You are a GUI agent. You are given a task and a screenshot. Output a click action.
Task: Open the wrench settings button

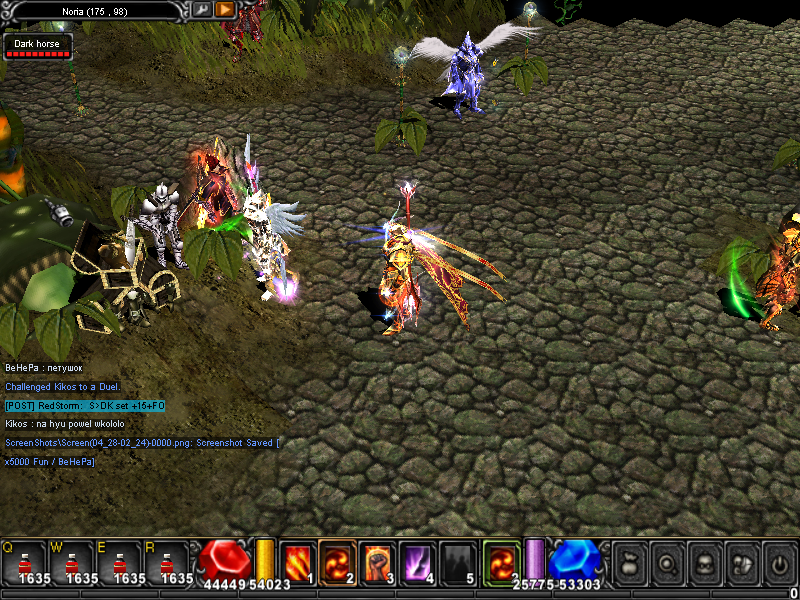pos(202,9)
